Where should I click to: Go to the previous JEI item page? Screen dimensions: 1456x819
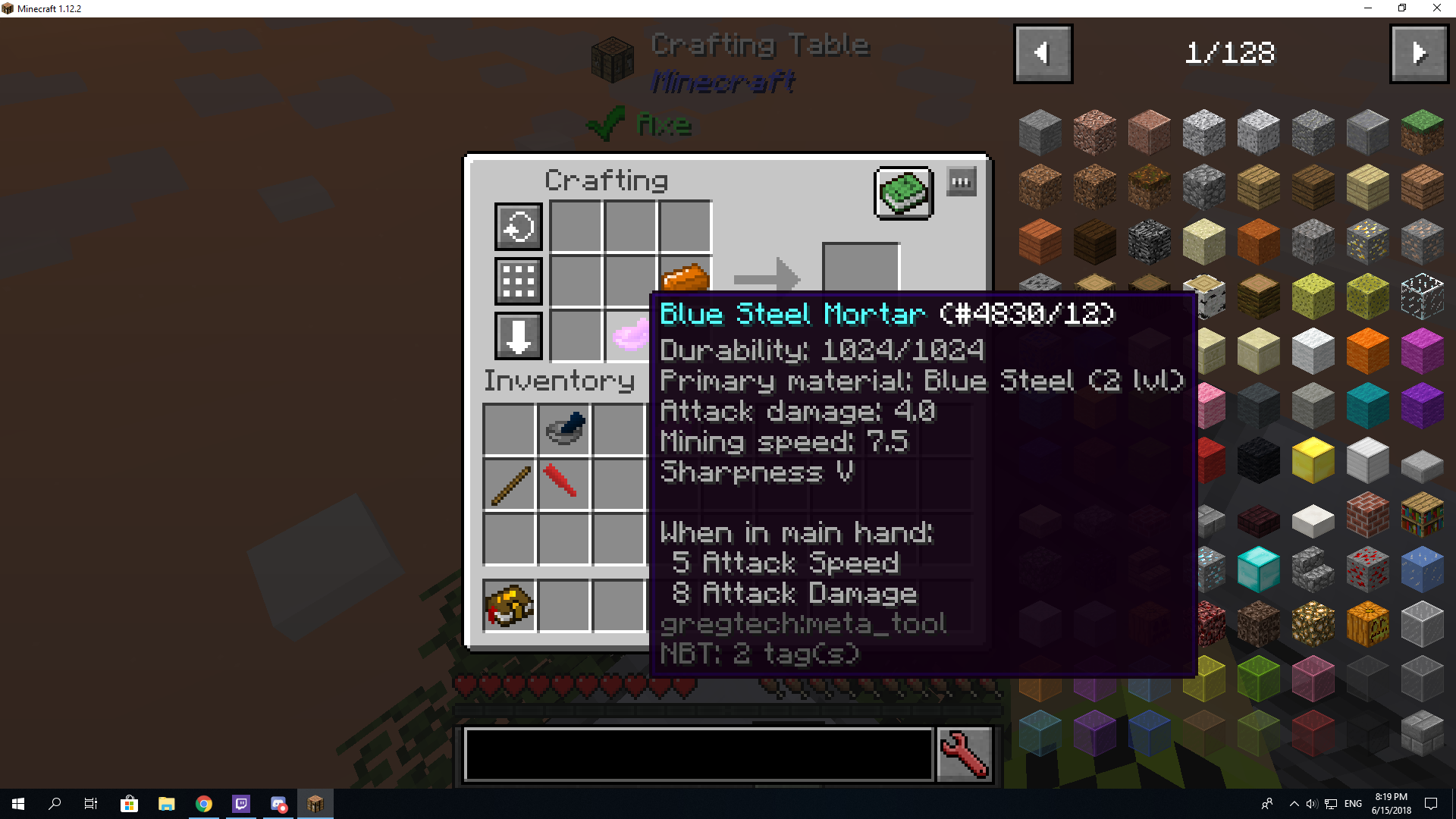coord(1042,53)
